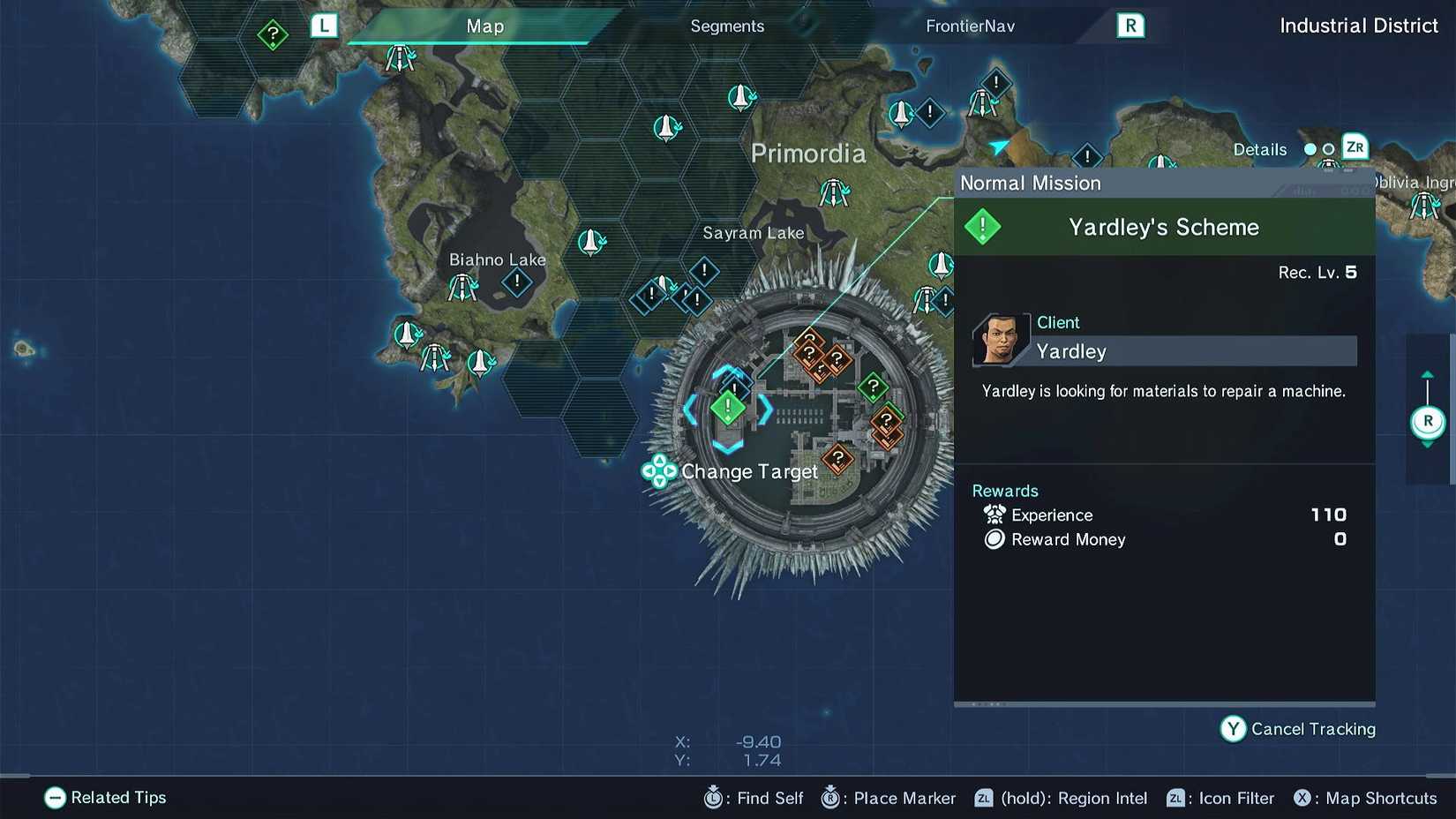Click the Reward Money coin icon
1456x819 pixels.
pyautogui.click(x=994, y=539)
